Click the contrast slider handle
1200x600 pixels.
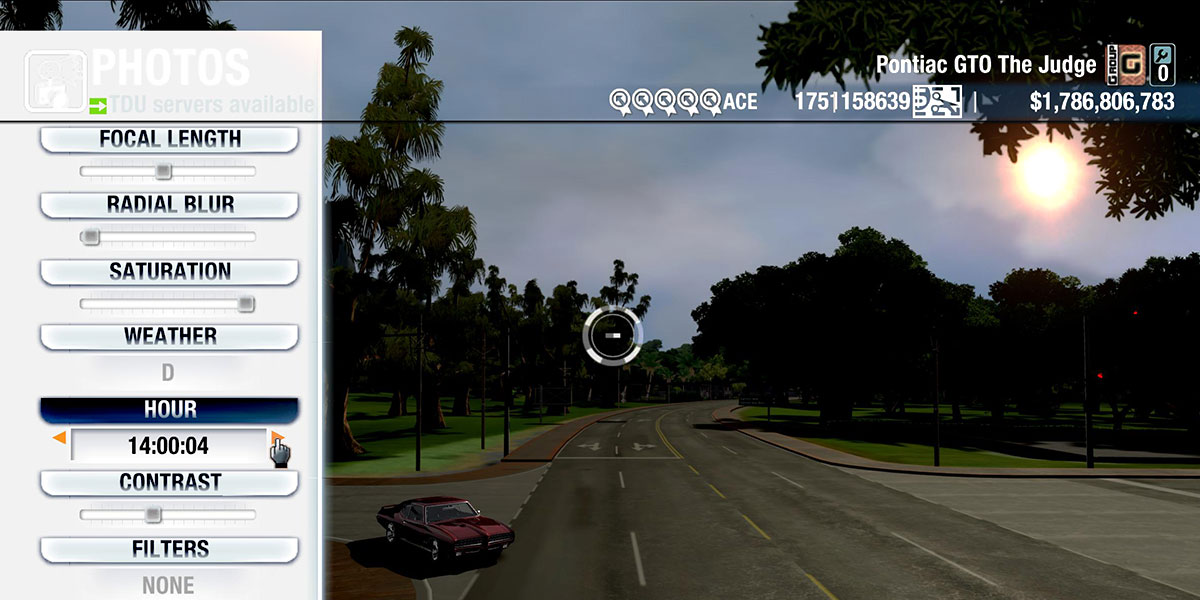(x=152, y=515)
